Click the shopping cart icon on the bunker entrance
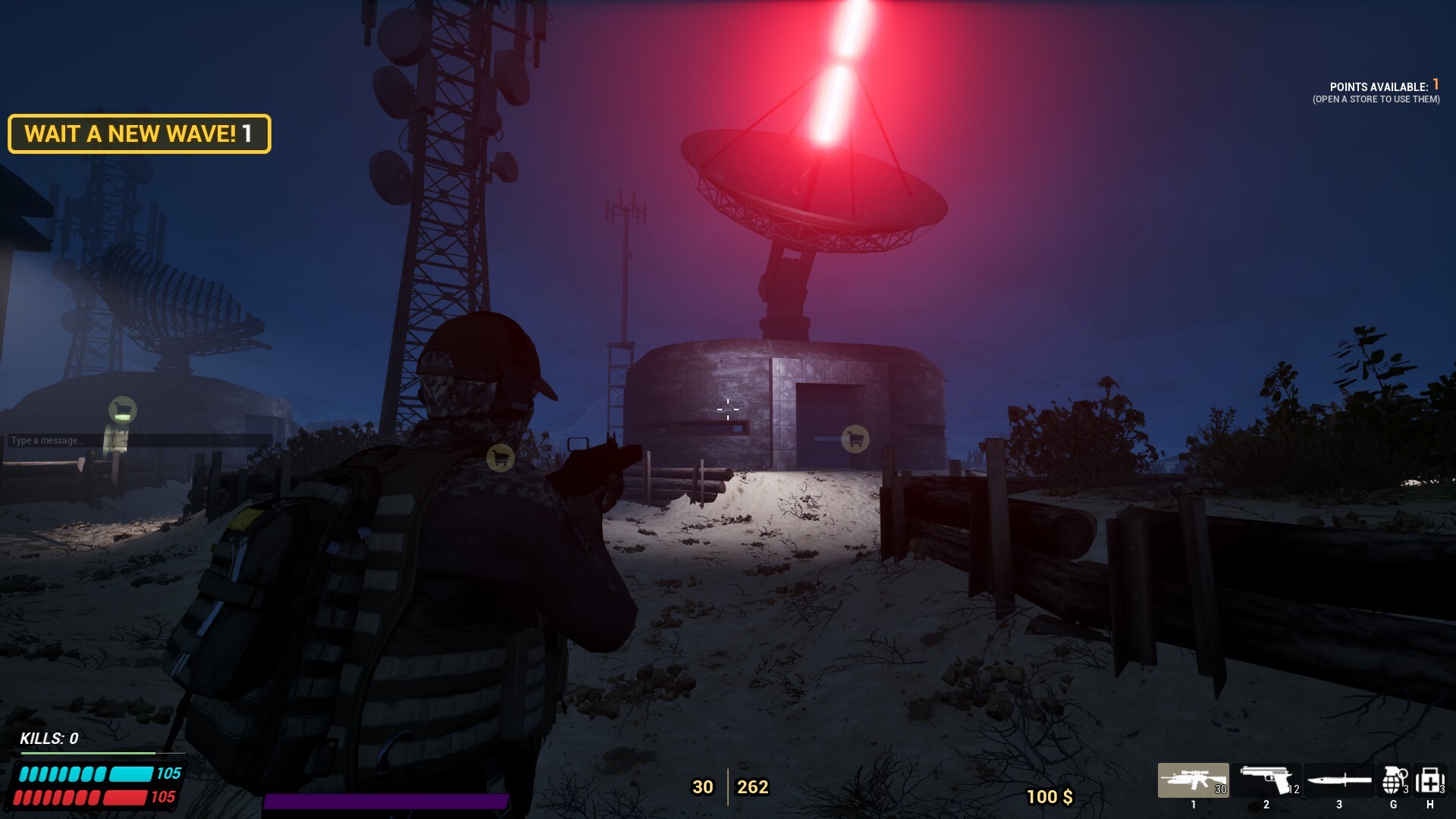The image size is (1456, 819). [855, 438]
